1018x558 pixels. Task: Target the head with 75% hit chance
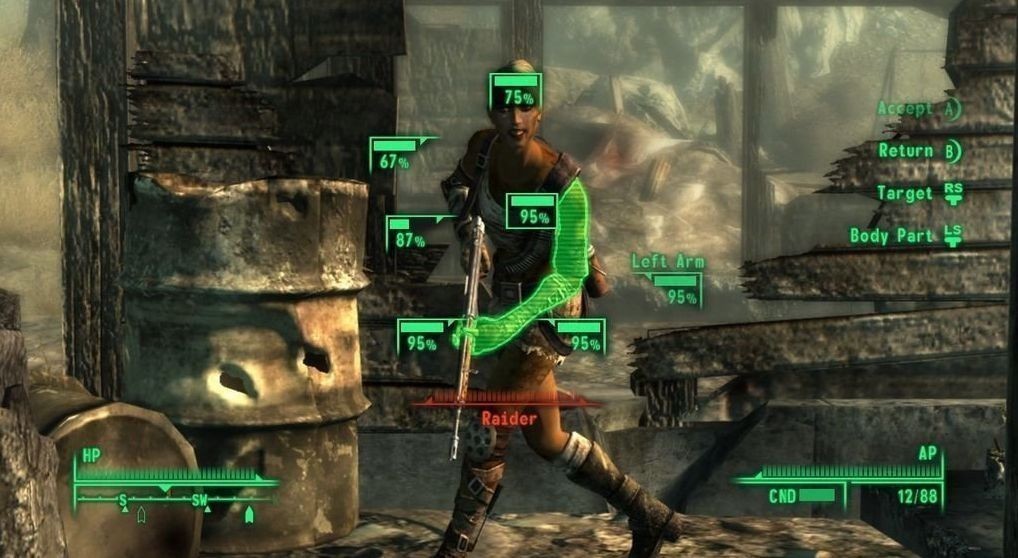click(x=517, y=91)
